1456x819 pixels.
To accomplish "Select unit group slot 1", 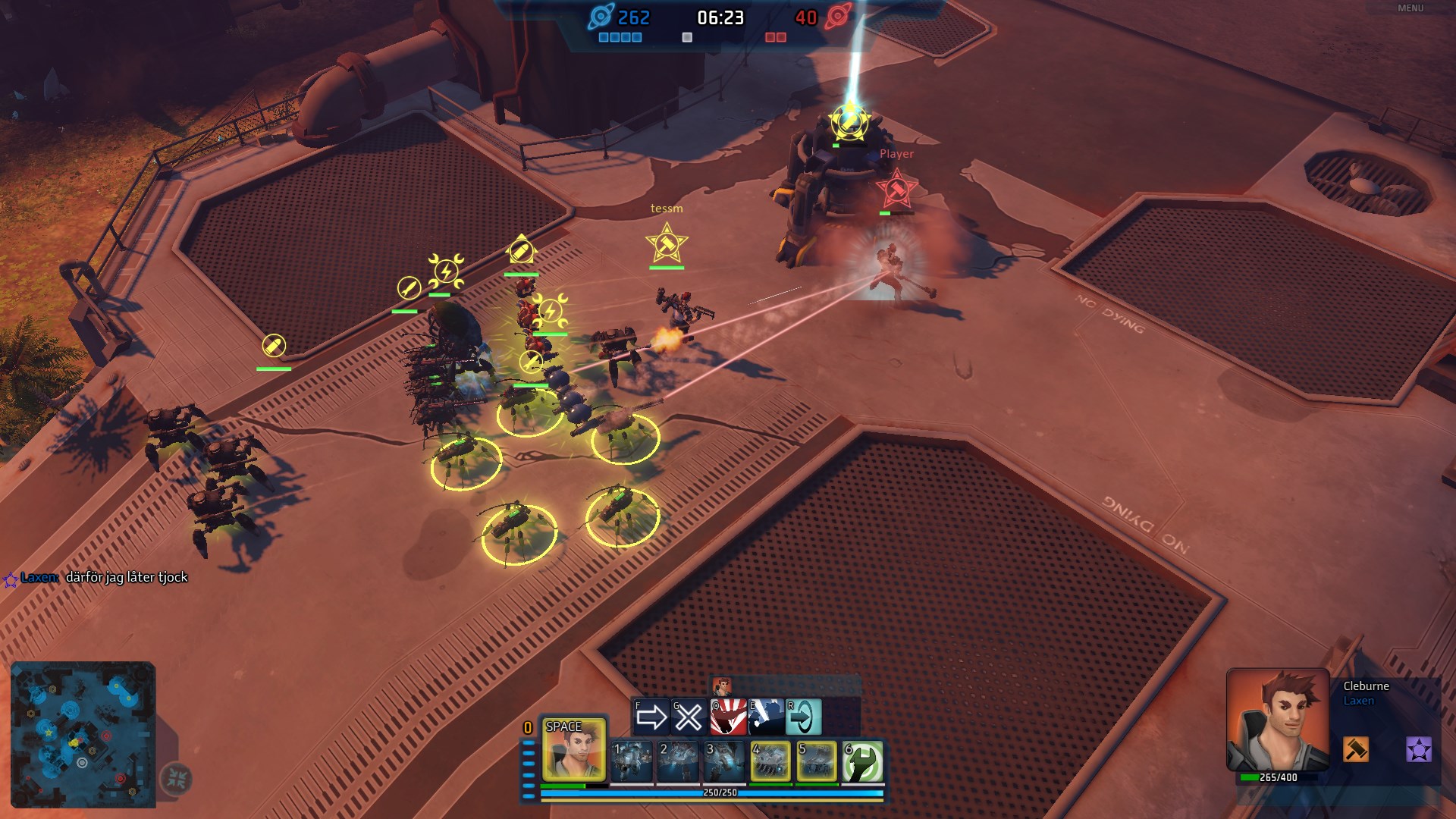I will click(631, 761).
